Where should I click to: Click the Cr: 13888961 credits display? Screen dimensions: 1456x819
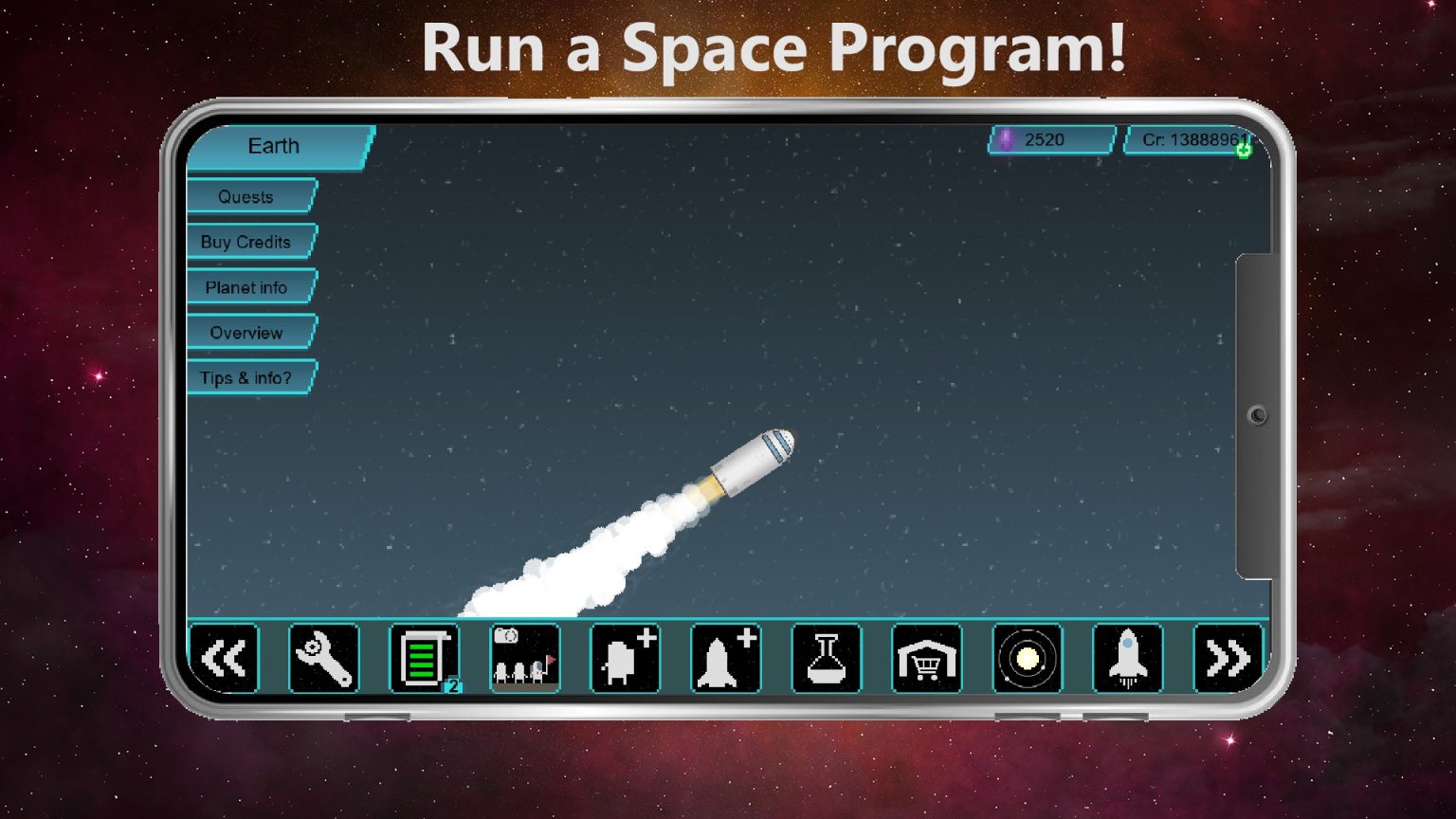pos(1190,139)
